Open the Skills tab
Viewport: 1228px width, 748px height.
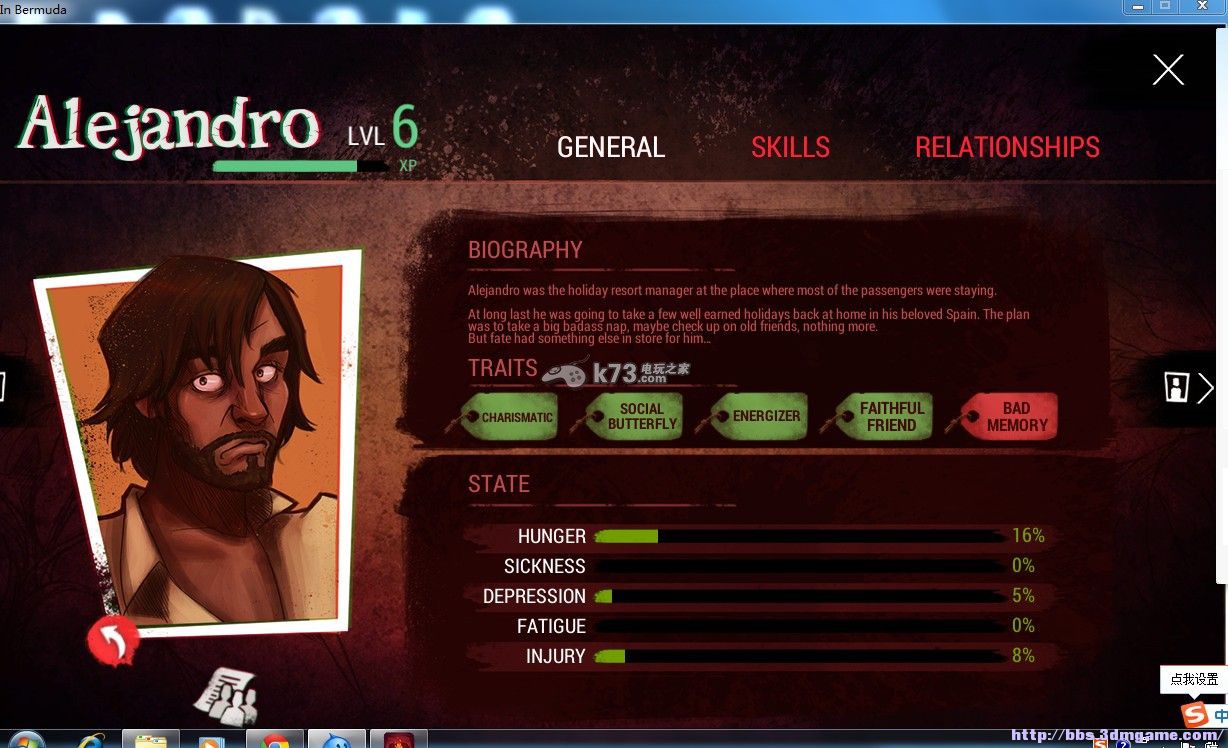790,148
